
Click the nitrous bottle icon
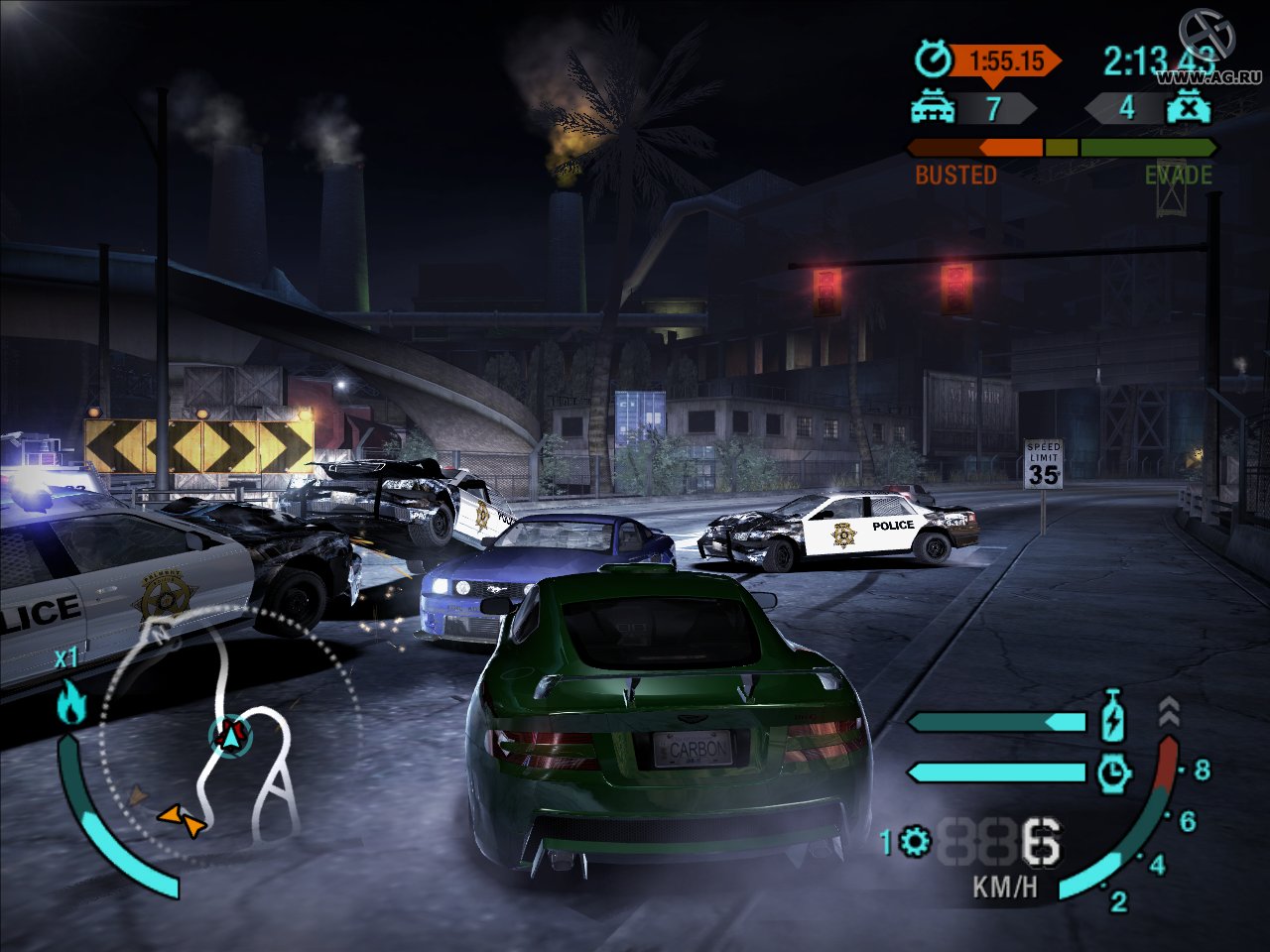pyautogui.click(x=1114, y=718)
